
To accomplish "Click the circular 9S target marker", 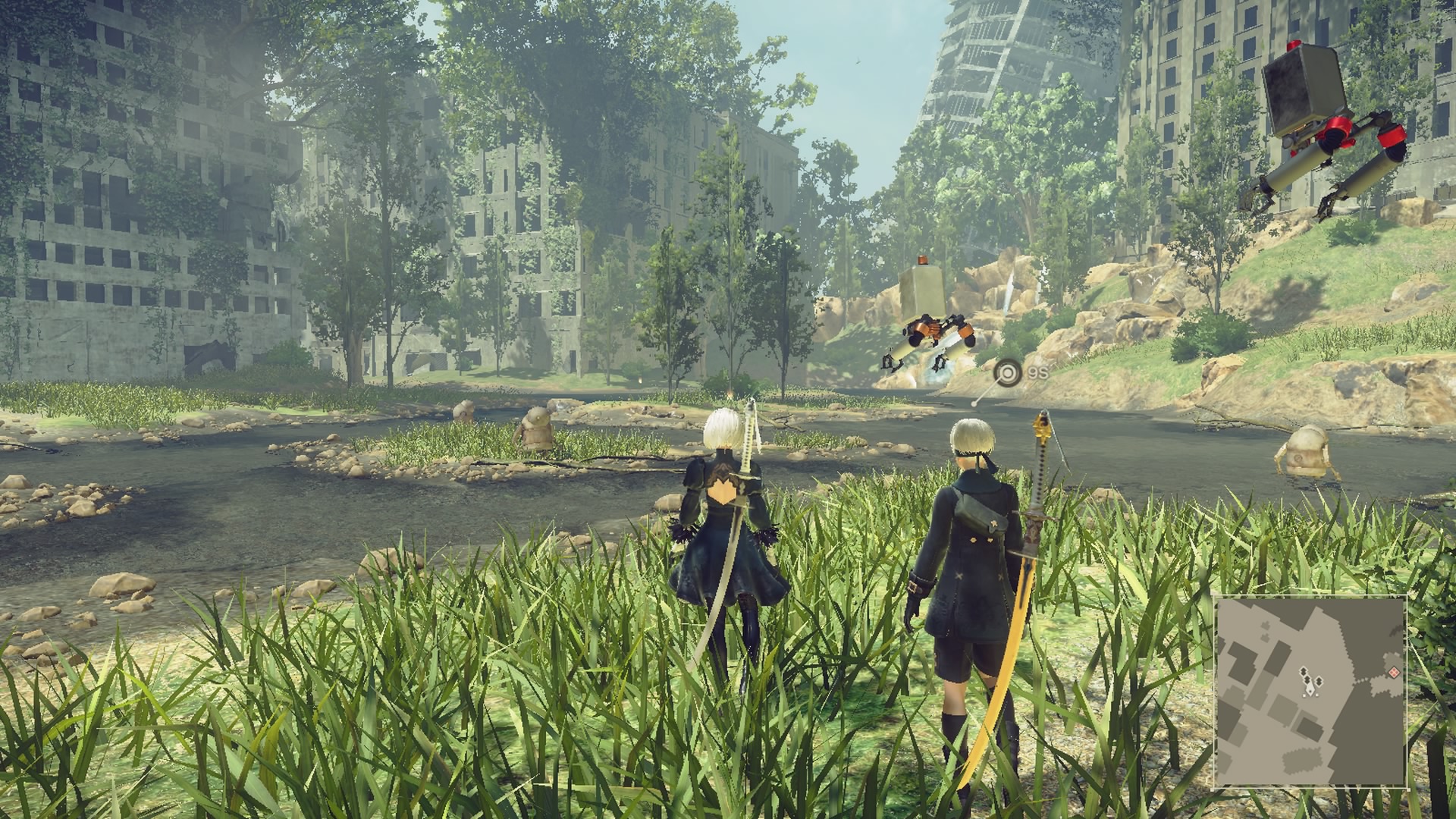I will (x=1007, y=372).
